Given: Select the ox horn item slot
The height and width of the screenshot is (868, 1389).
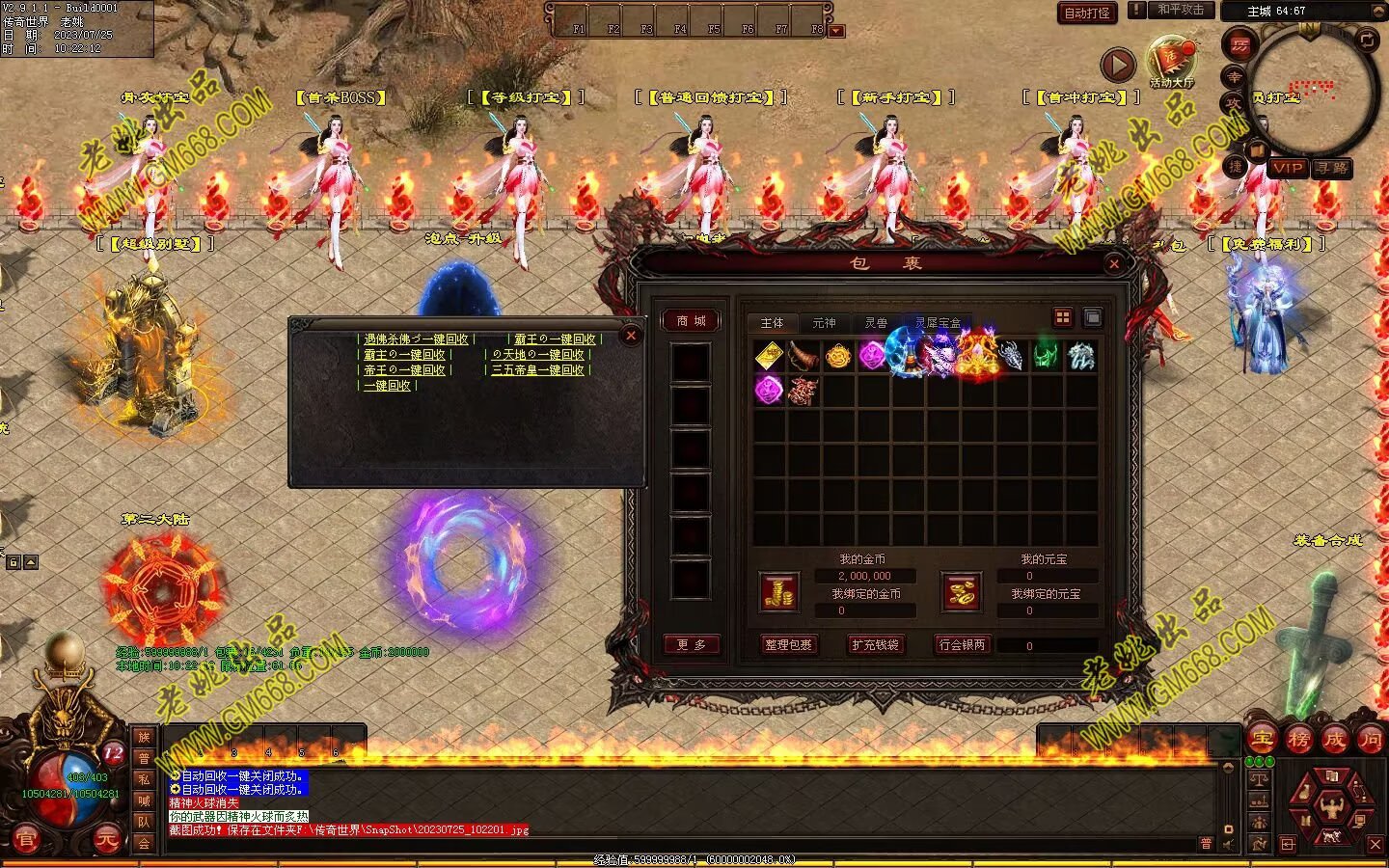Looking at the screenshot, I should pos(803,356).
